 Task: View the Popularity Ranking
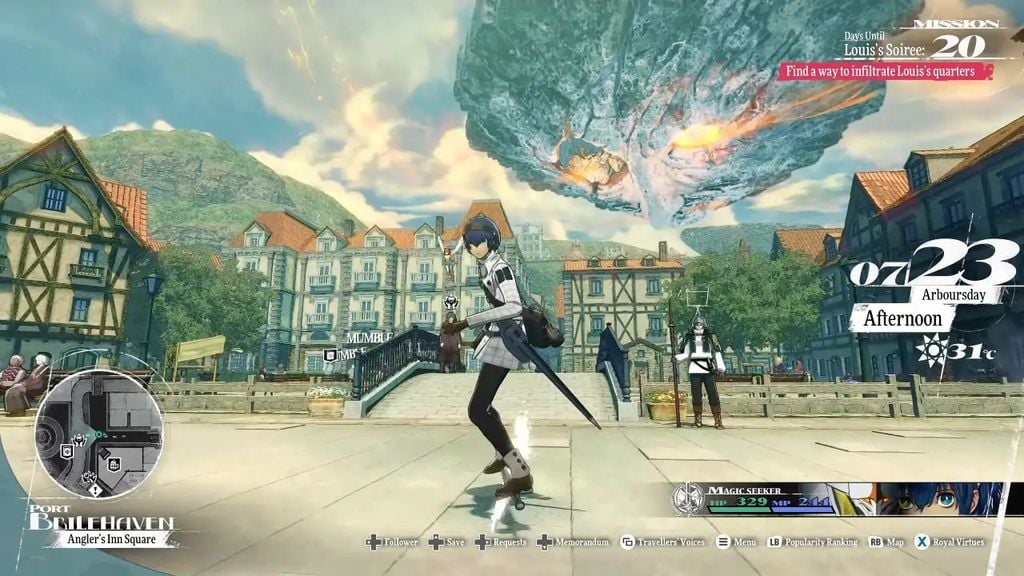(818, 542)
